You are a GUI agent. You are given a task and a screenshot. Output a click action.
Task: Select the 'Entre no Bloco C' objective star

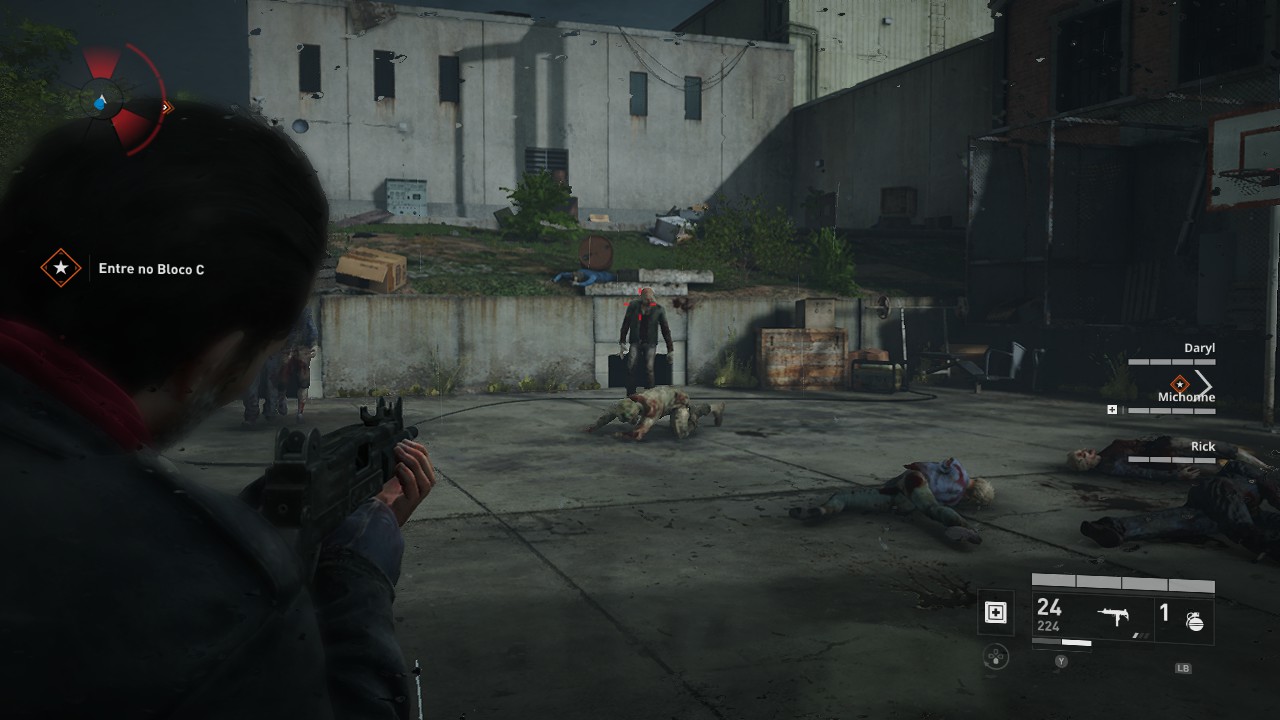point(61,268)
